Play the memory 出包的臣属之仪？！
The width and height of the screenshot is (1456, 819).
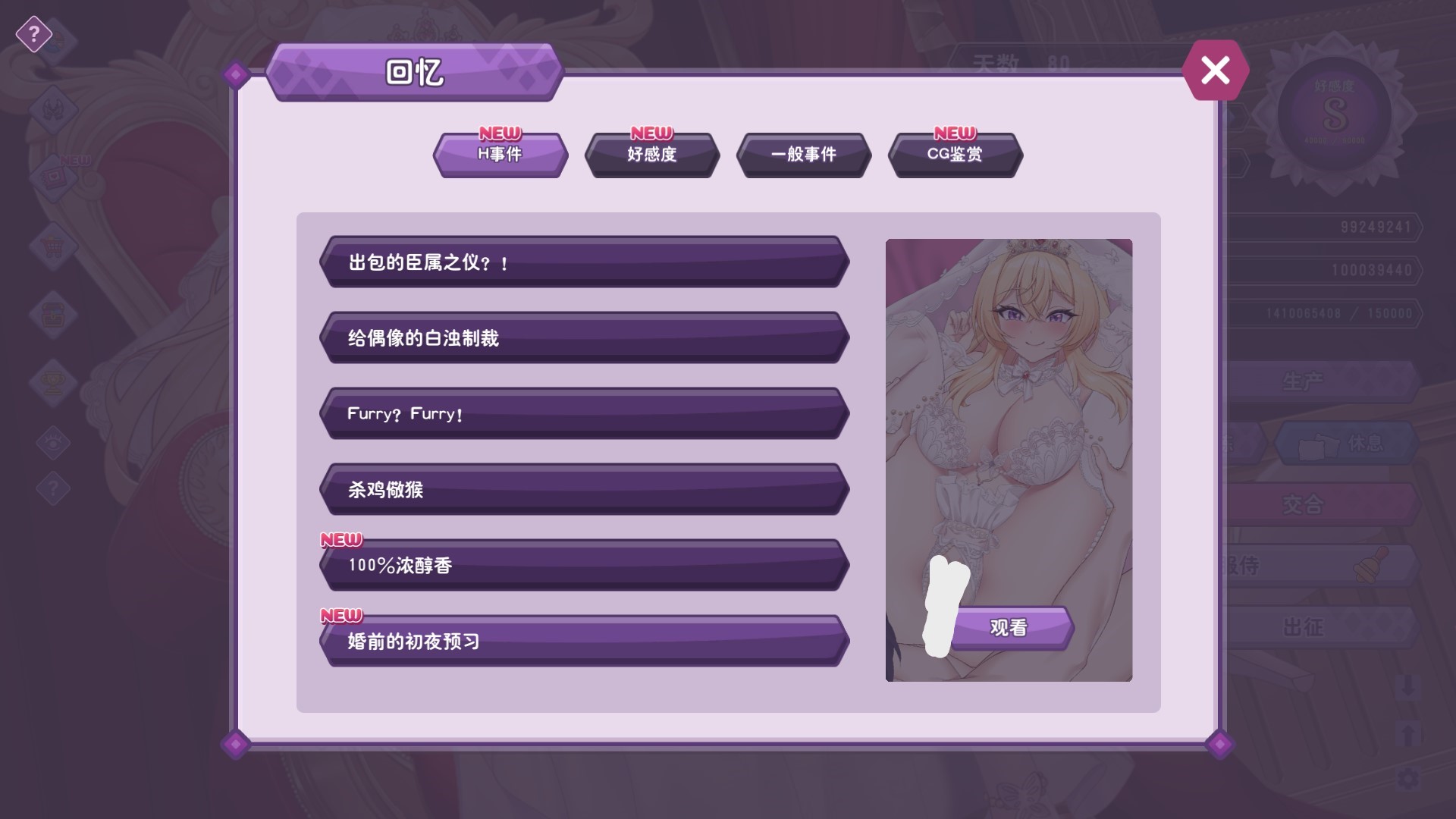[x=584, y=263]
